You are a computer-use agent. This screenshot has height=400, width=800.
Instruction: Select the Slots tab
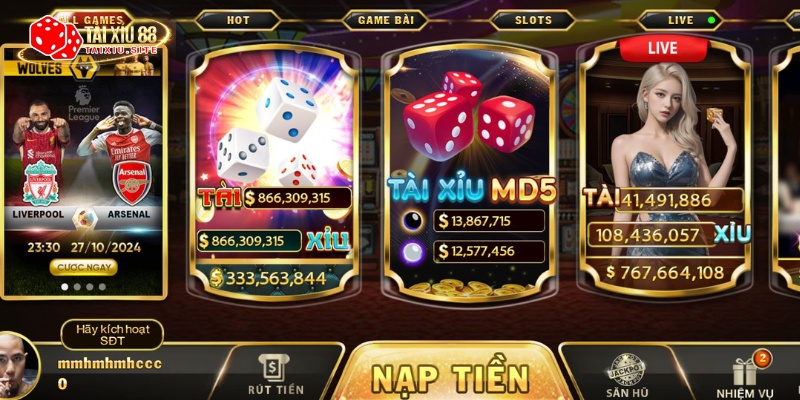coord(532,20)
